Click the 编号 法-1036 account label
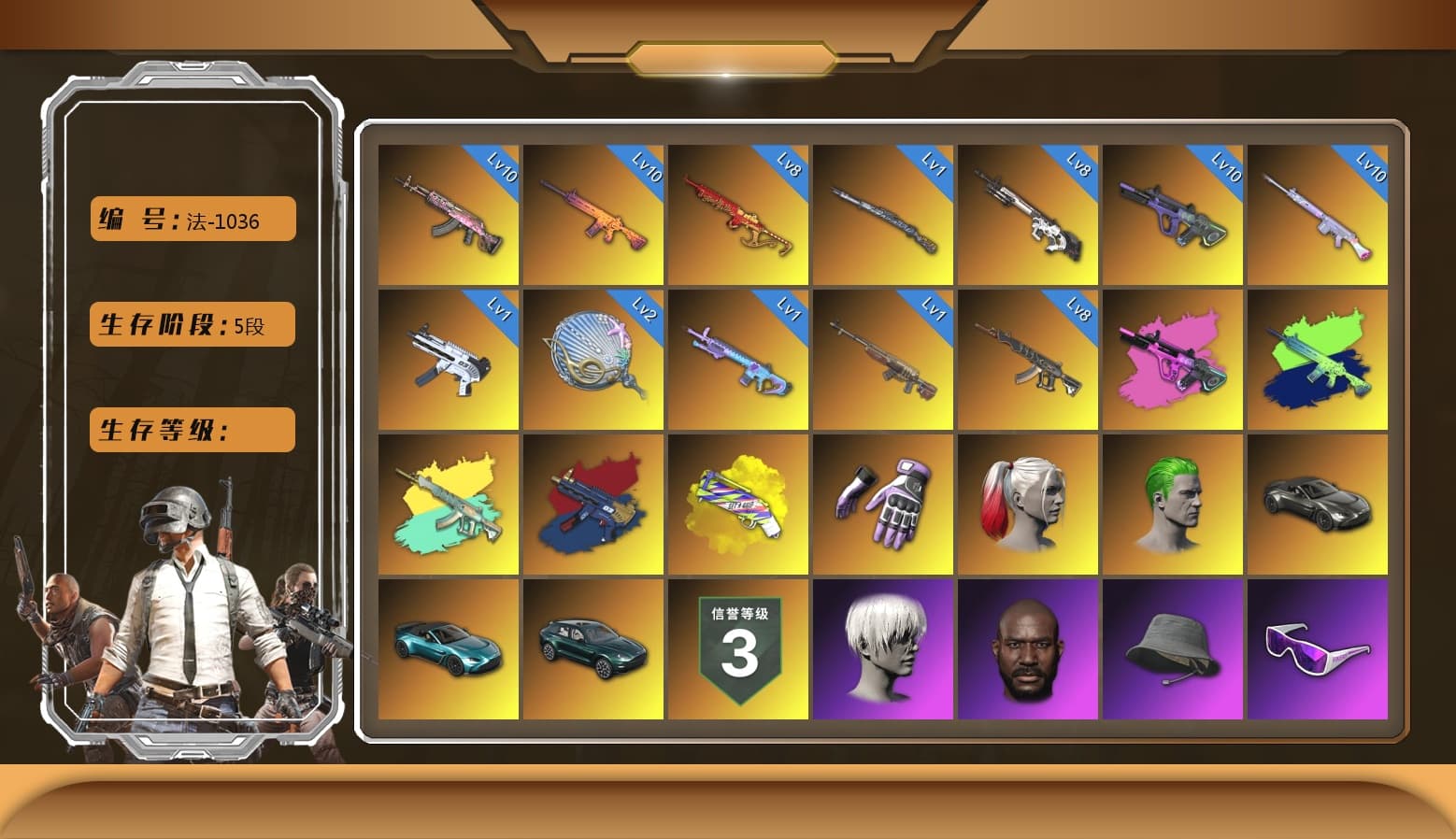The width and height of the screenshot is (1456, 839). coord(192,218)
